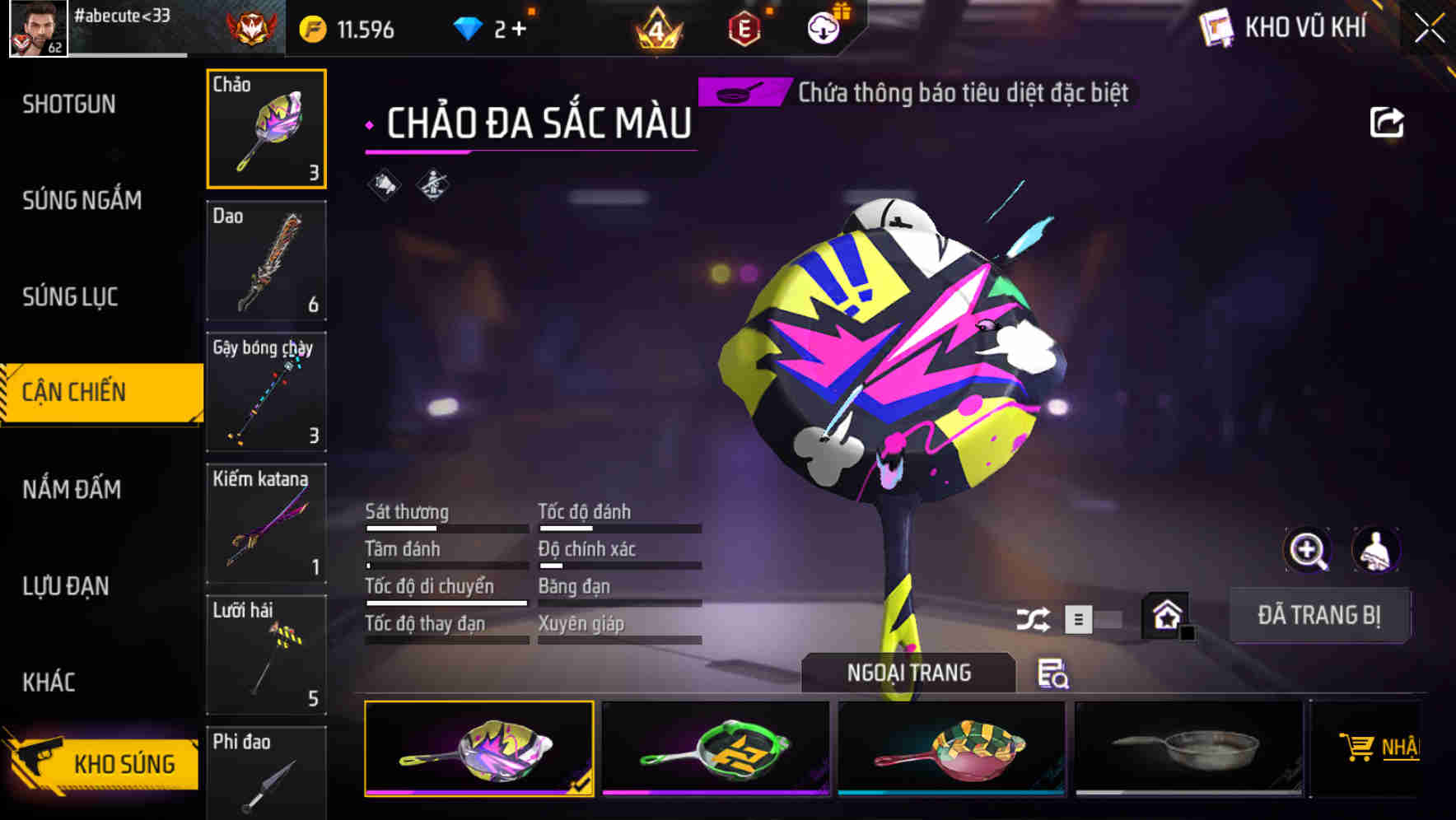Select the home-with-star favorite icon
1456x820 pixels.
tap(1164, 613)
